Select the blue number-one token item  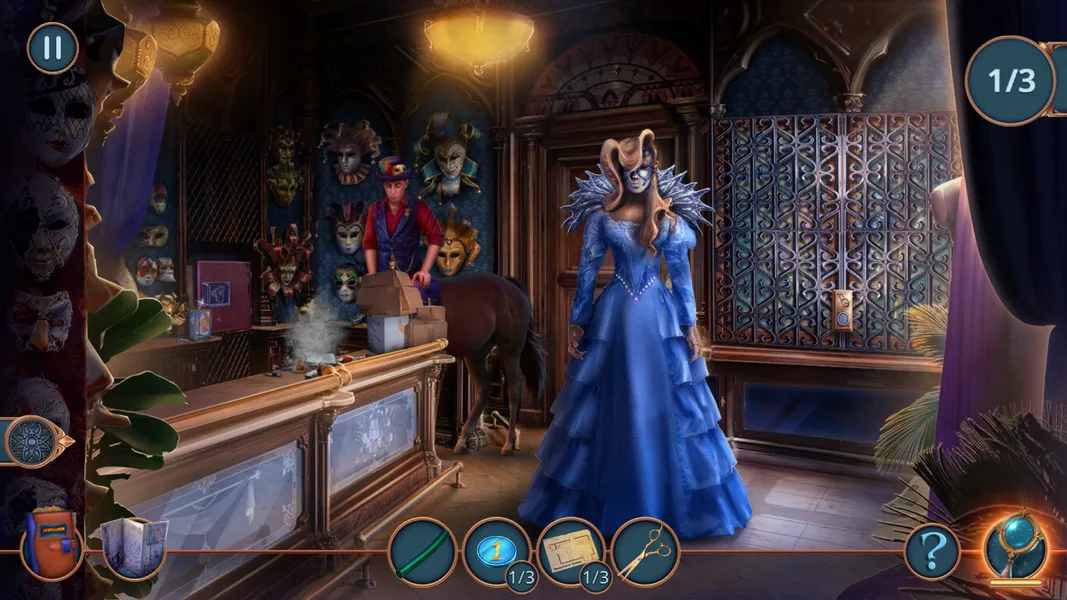(x=497, y=549)
